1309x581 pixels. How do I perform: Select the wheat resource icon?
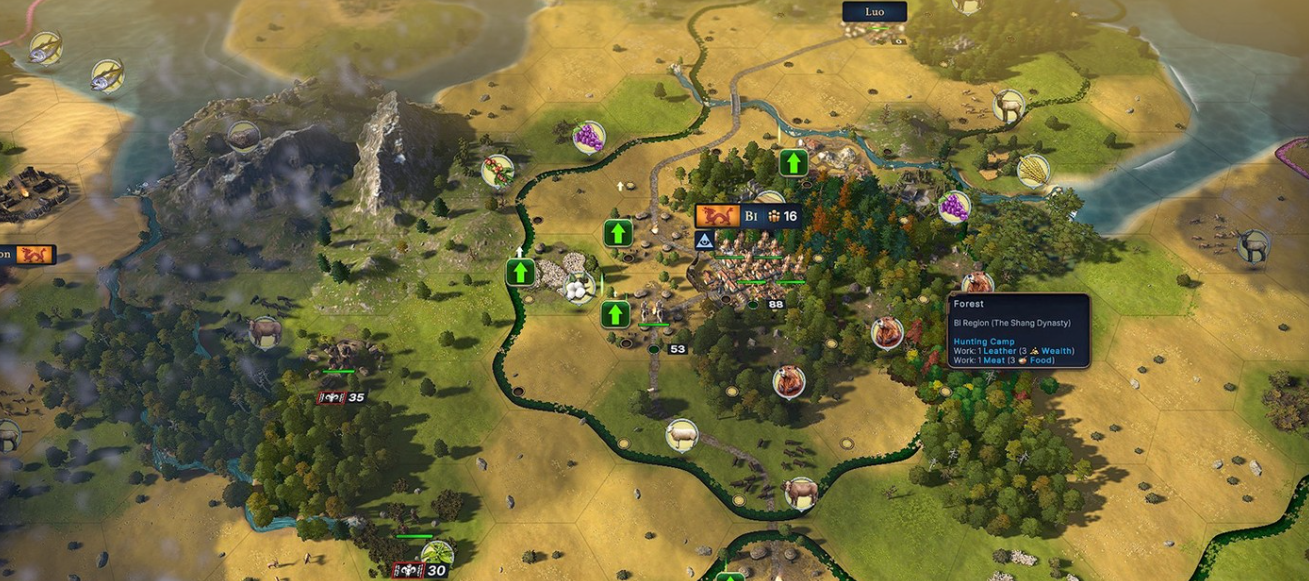click(x=1033, y=170)
